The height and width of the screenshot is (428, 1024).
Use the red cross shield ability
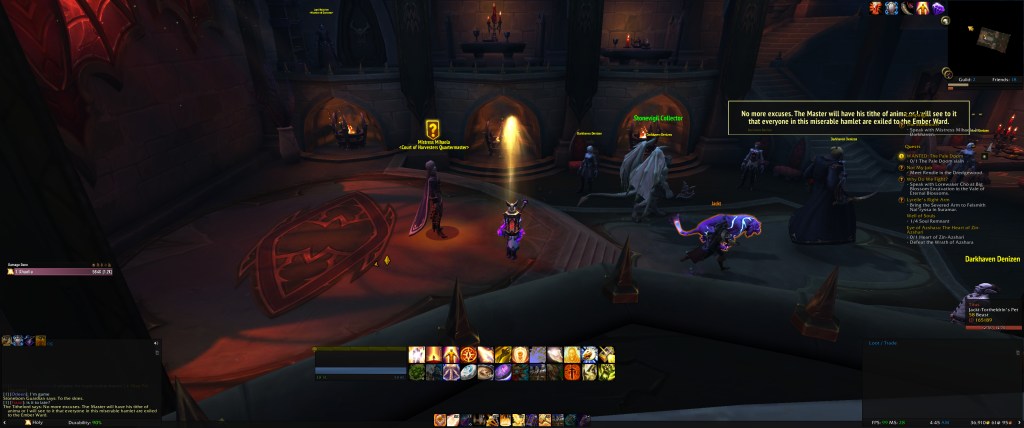(x=571, y=371)
